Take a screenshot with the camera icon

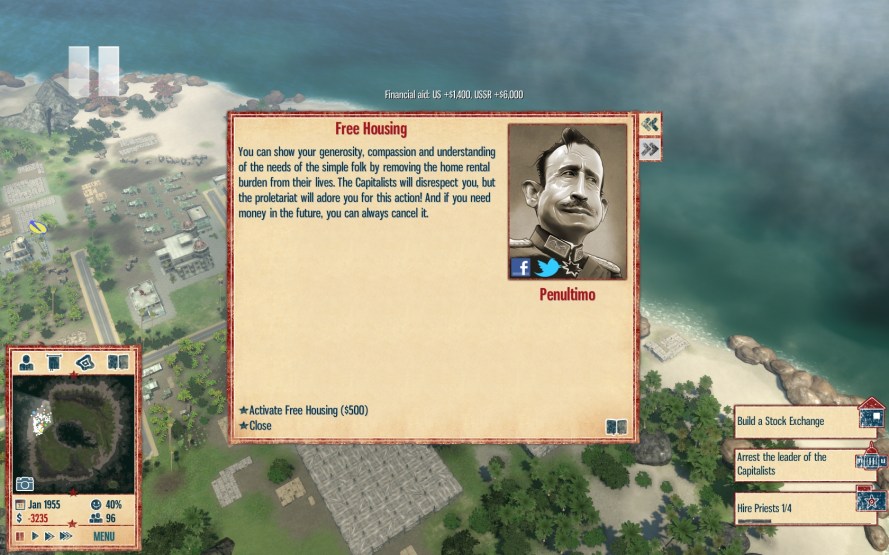pyautogui.click(x=24, y=484)
